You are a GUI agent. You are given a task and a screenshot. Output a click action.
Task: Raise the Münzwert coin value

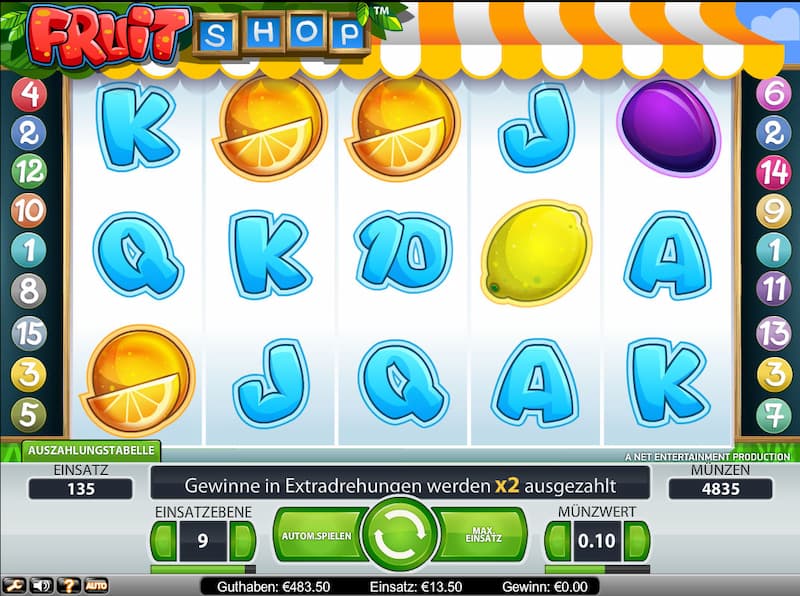[635, 541]
